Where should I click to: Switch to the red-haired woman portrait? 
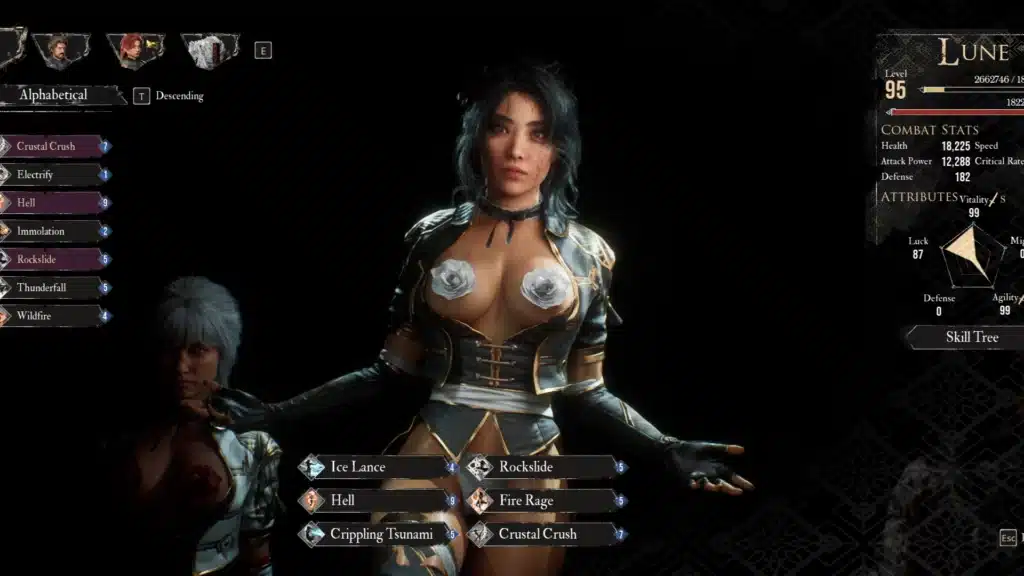(134, 50)
